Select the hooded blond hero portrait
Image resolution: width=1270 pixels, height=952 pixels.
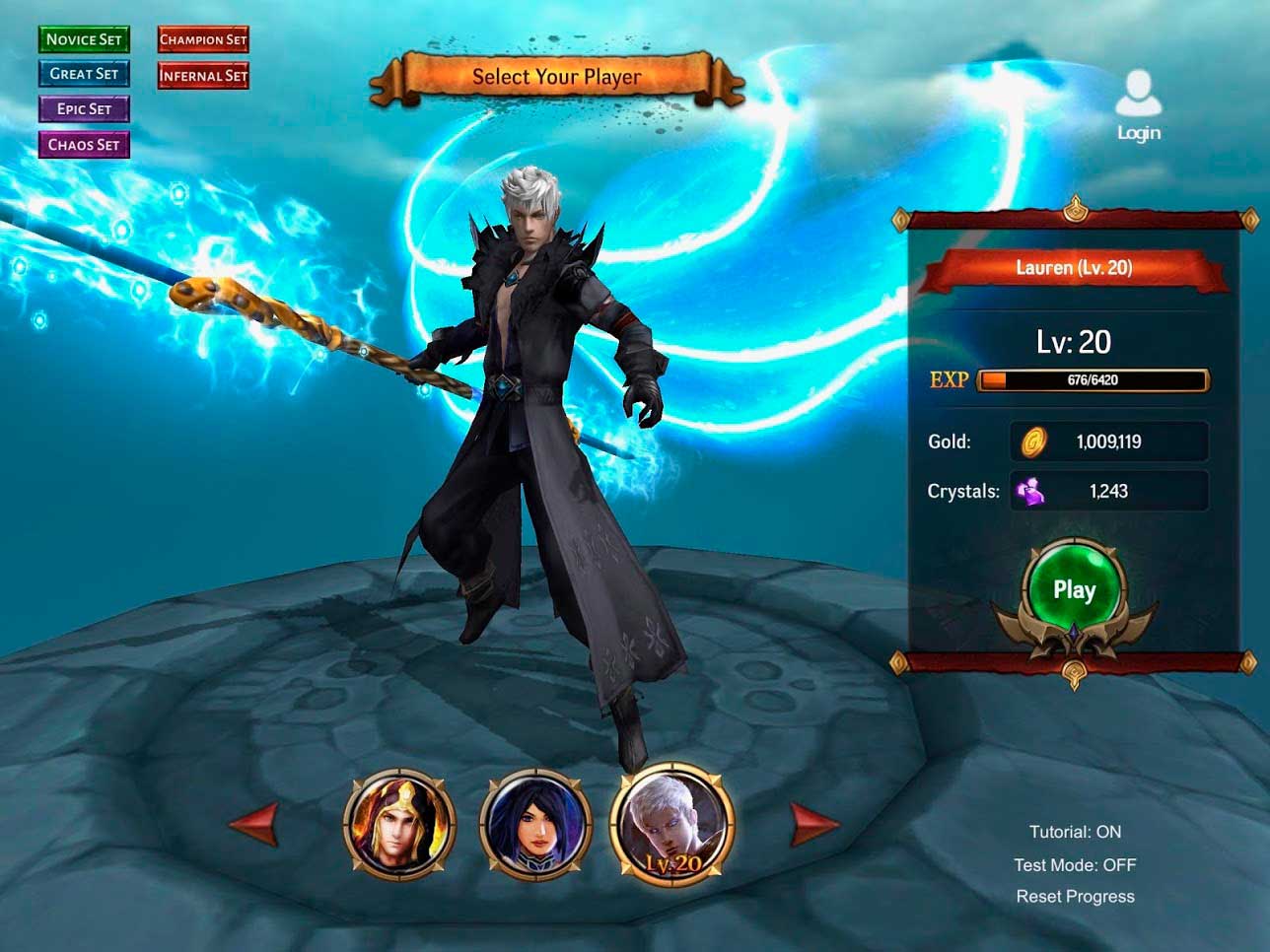(x=399, y=824)
